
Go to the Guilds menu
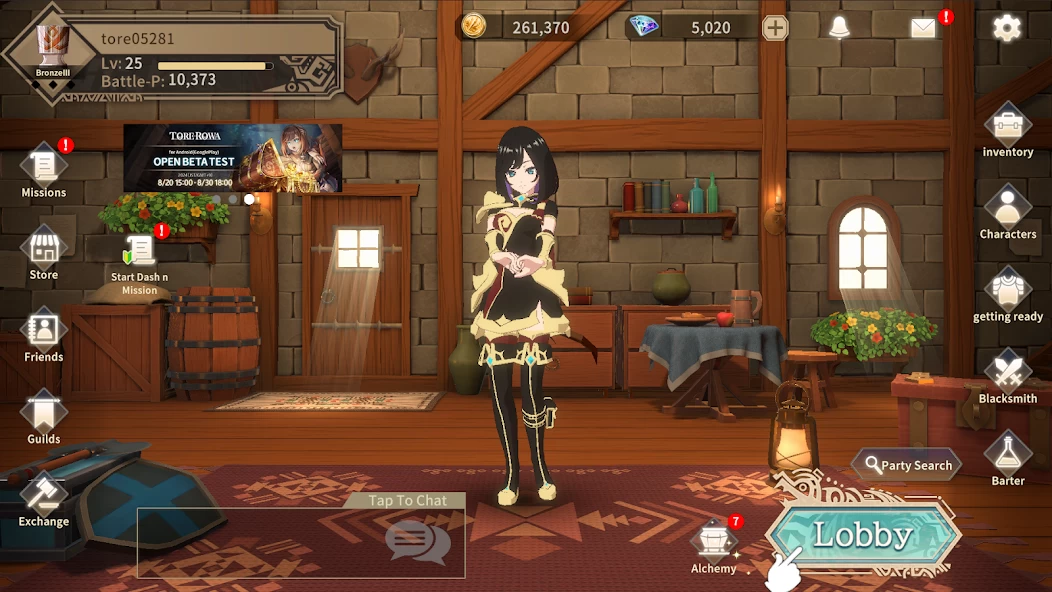click(44, 414)
